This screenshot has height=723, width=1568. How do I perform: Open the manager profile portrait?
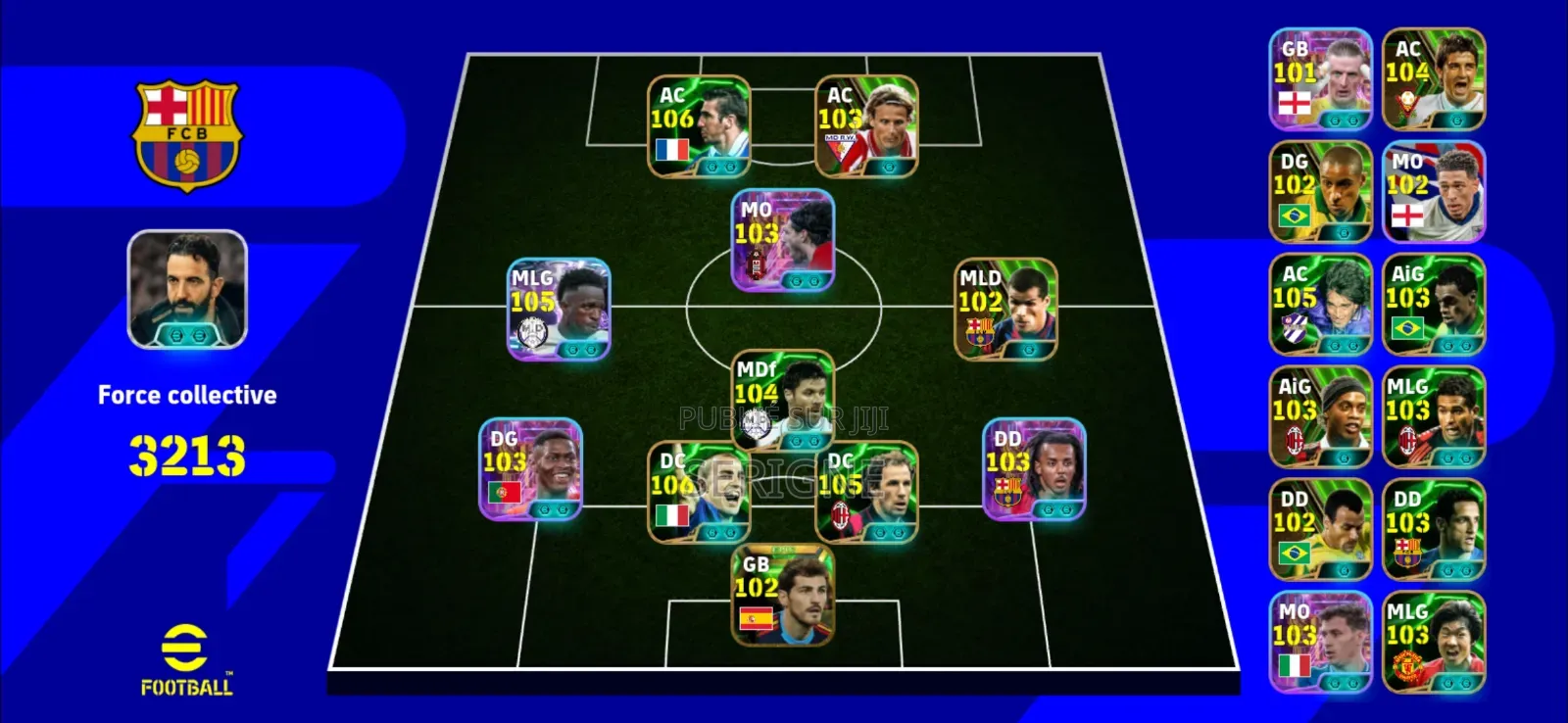tap(186, 289)
